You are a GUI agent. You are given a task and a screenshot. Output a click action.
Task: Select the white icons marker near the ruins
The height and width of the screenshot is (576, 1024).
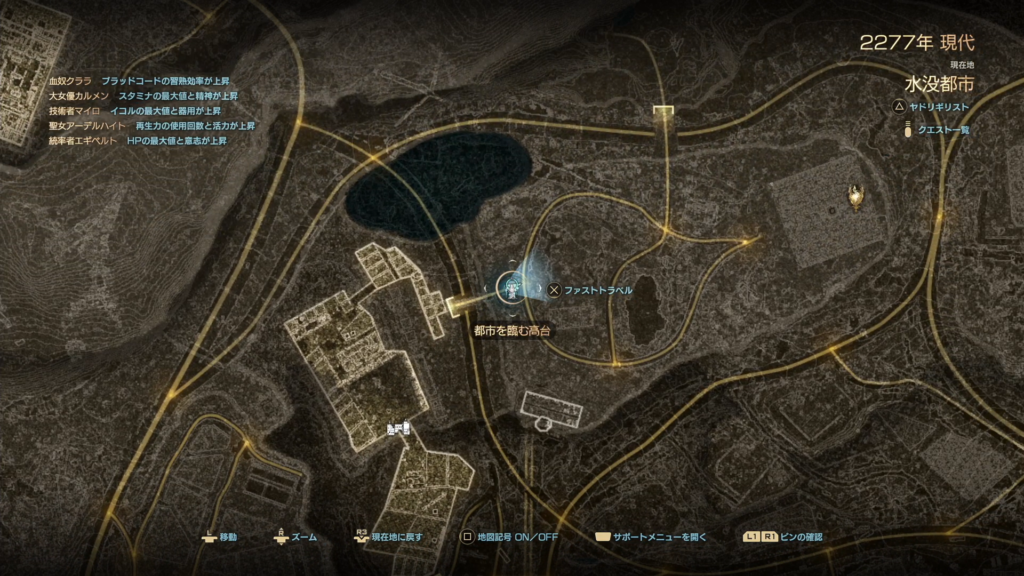(397, 429)
